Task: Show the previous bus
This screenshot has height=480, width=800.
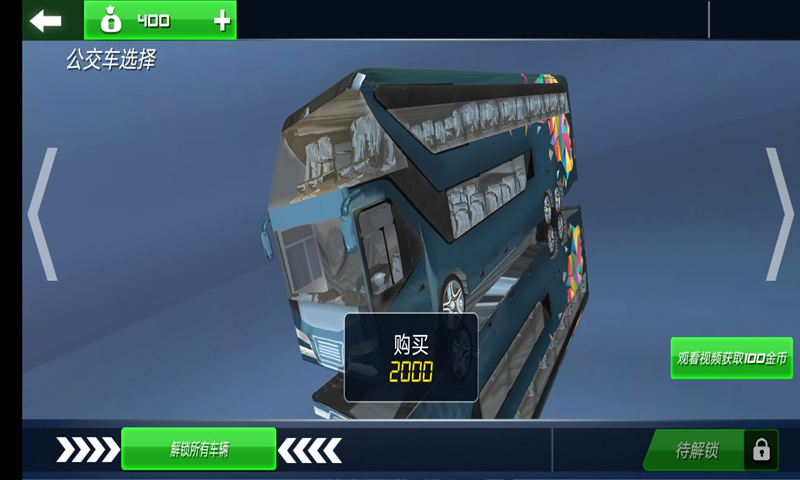Action: tap(42, 214)
